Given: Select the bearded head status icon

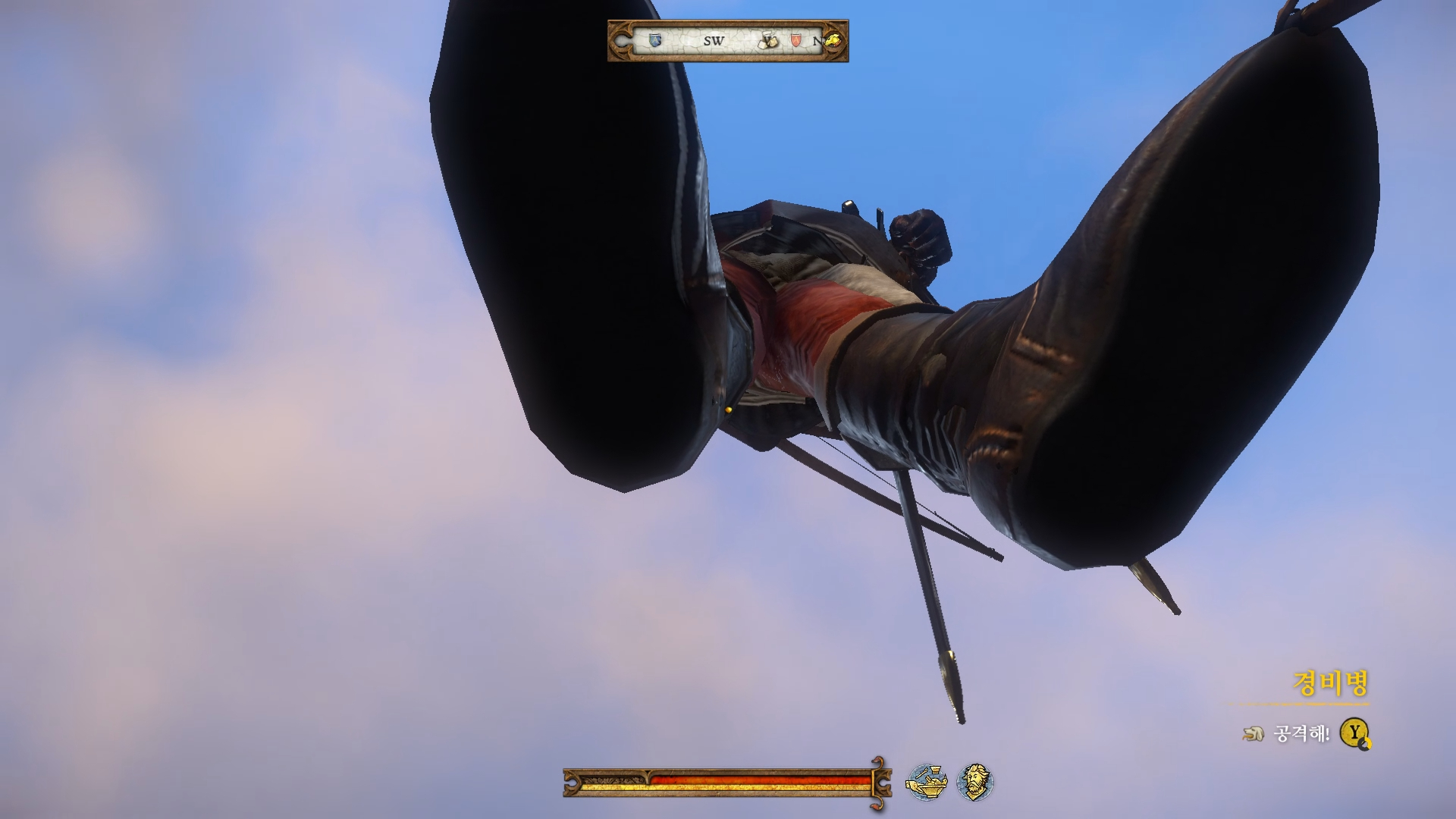Looking at the screenshot, I should click(x=974, y=782).
